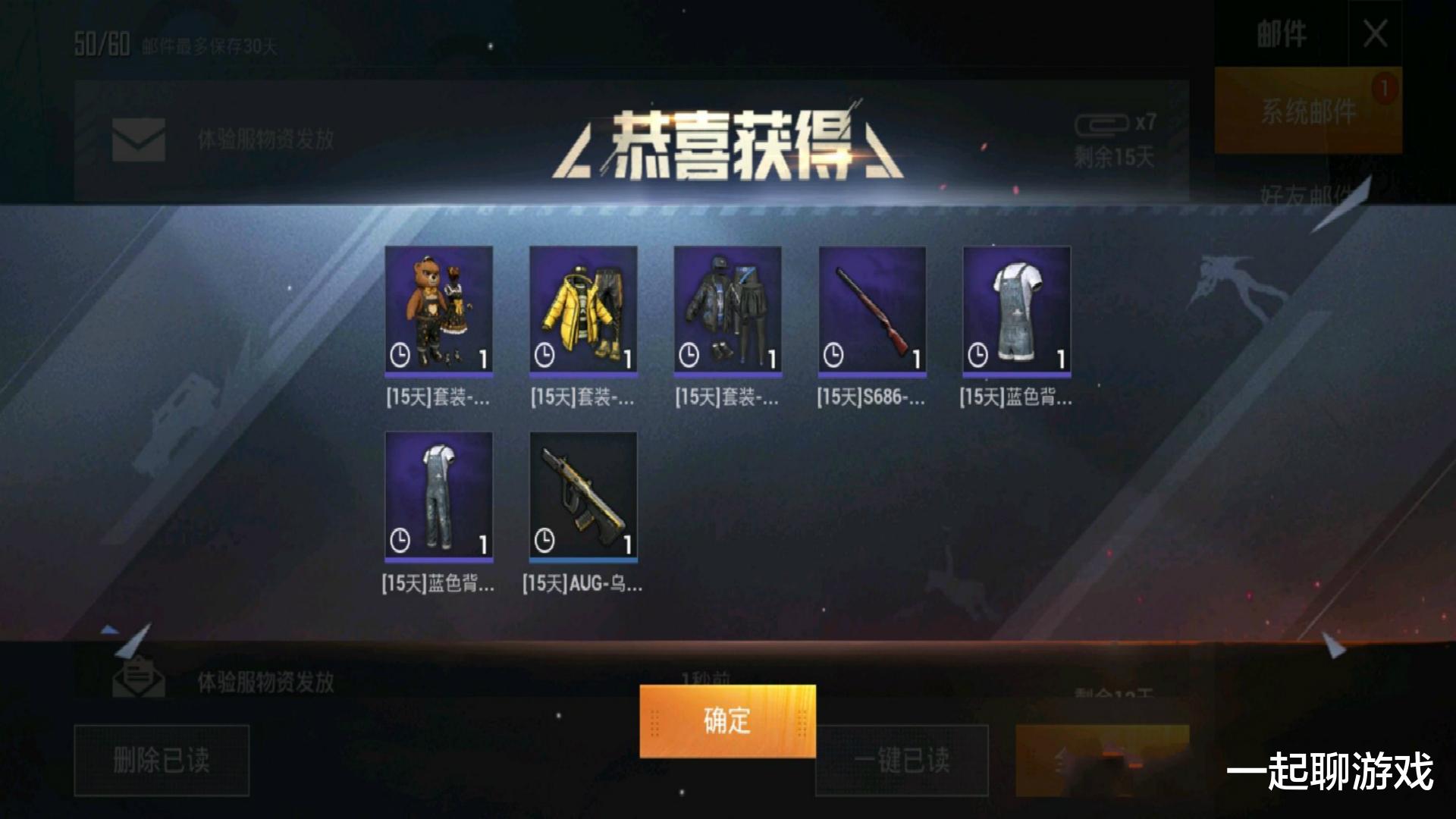Tap 一键已读 to mark all read
The width and height of the screenshot is (1456, 819).
click(901, 761)
